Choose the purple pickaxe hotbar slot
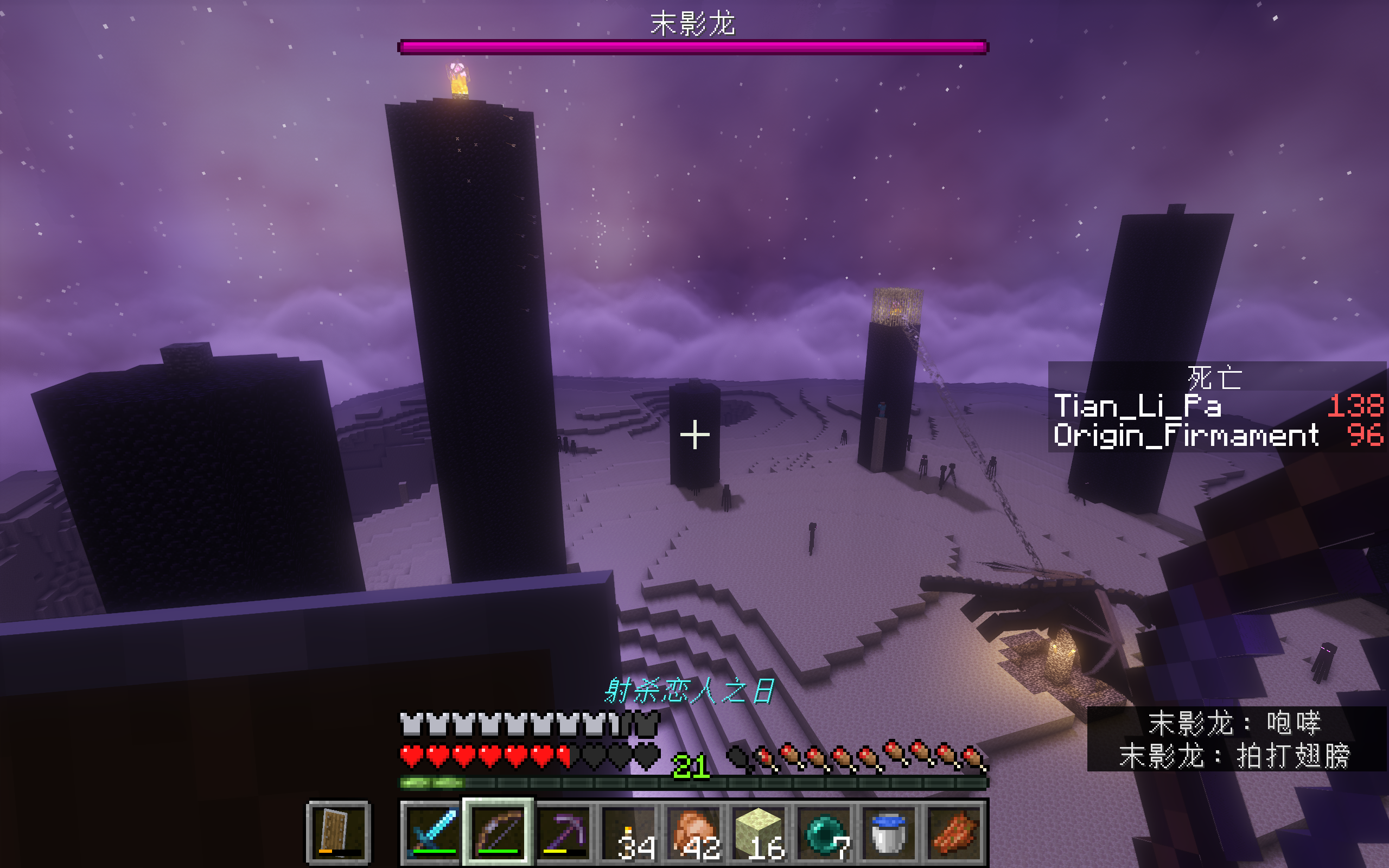The width and height of the screenshot is (1389, 868). click(x=564, y=832)
